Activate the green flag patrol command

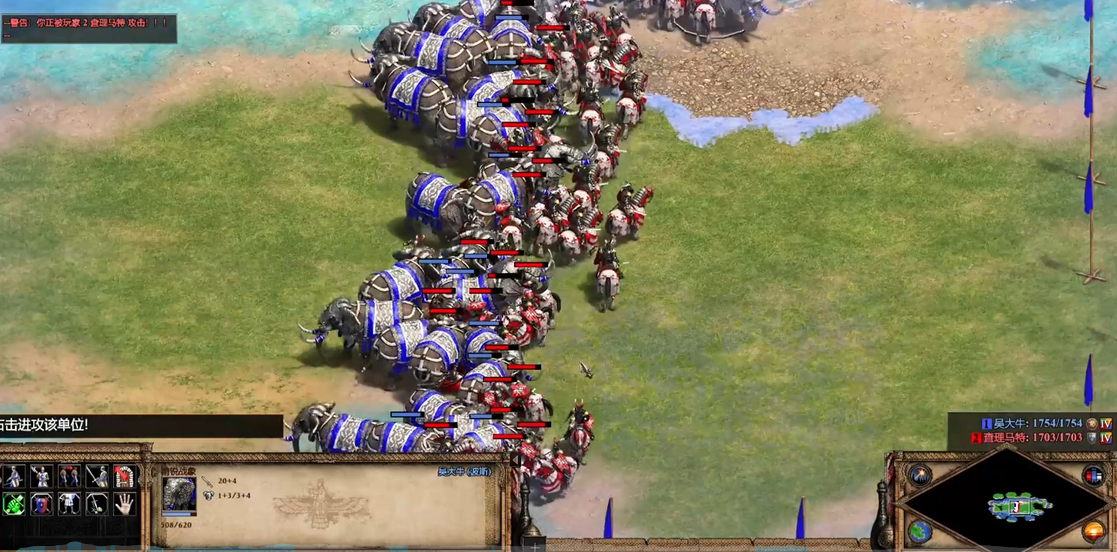14,503
